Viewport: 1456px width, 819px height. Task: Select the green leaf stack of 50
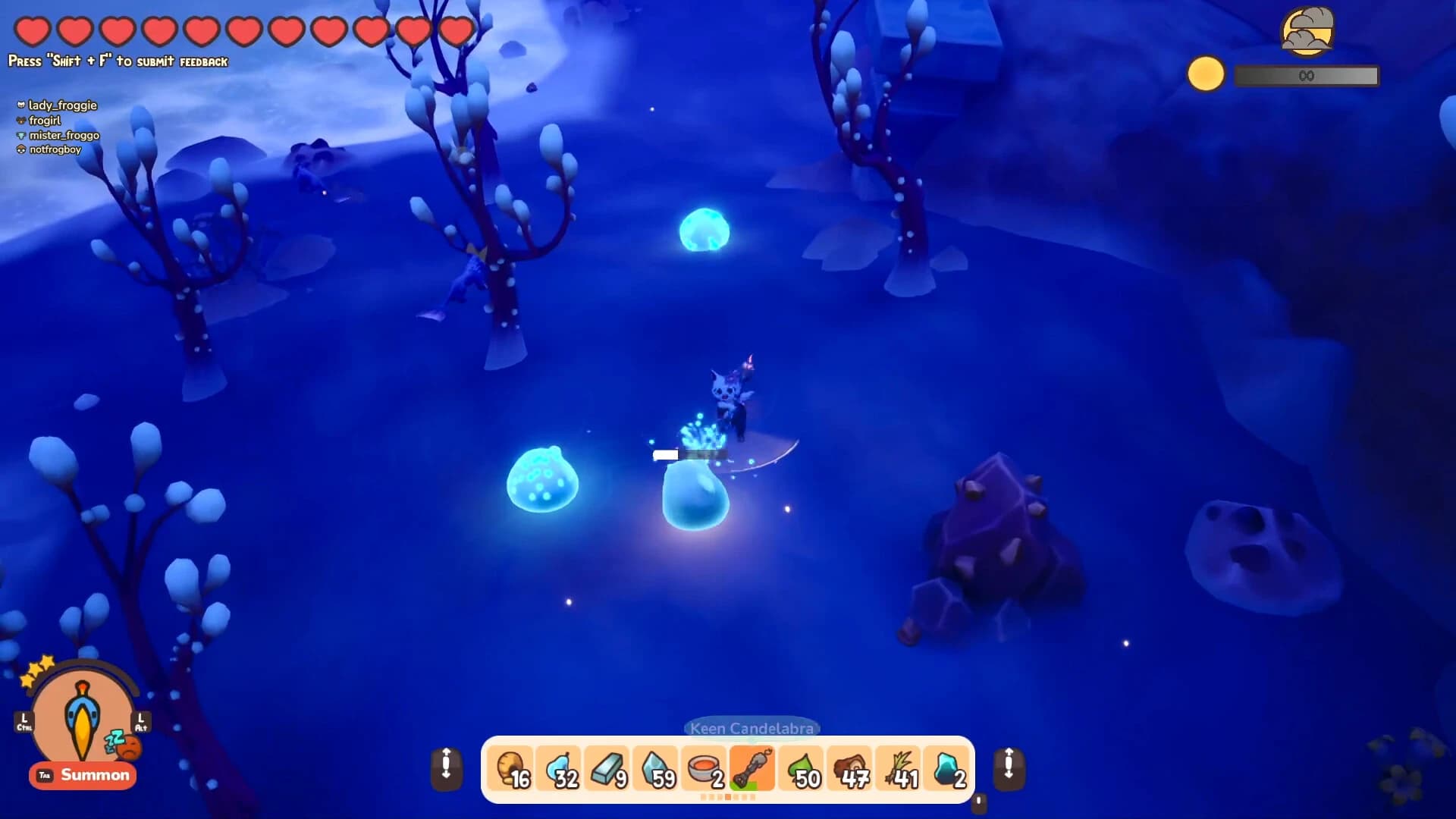click(801, 770)
